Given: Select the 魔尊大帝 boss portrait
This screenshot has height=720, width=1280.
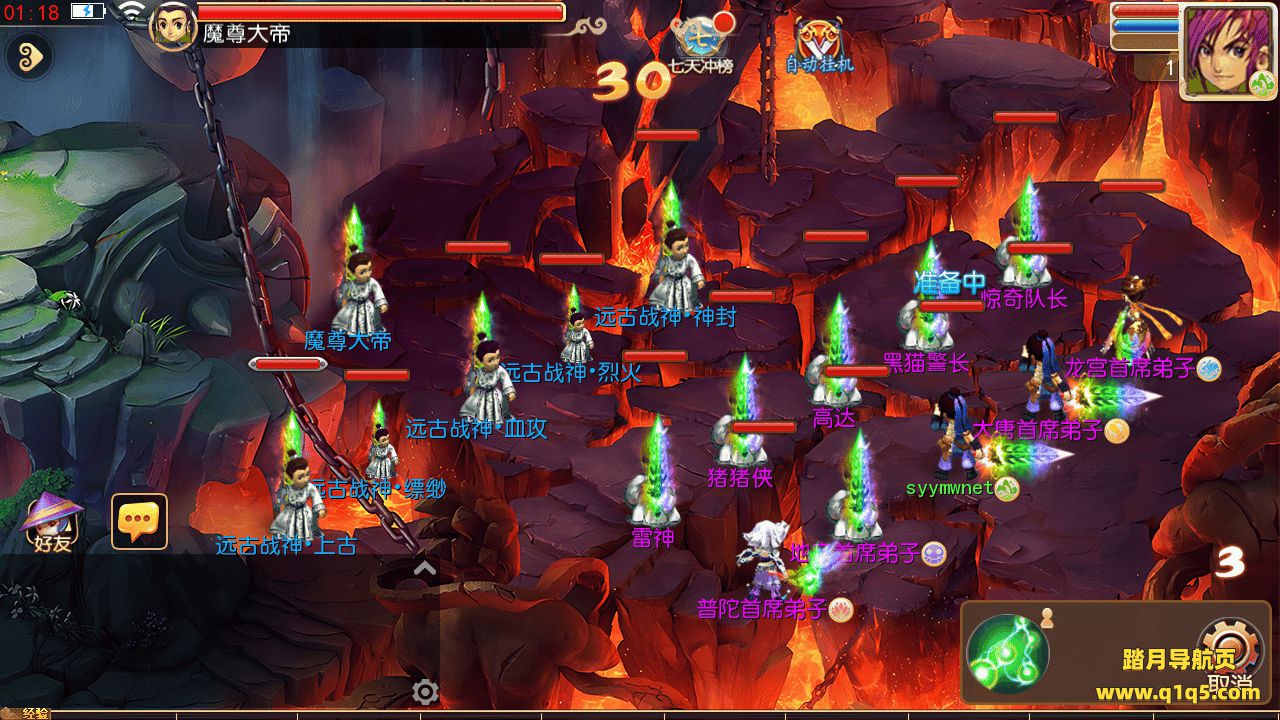Looking at the screenshot, I should click(x=172, y=24).
